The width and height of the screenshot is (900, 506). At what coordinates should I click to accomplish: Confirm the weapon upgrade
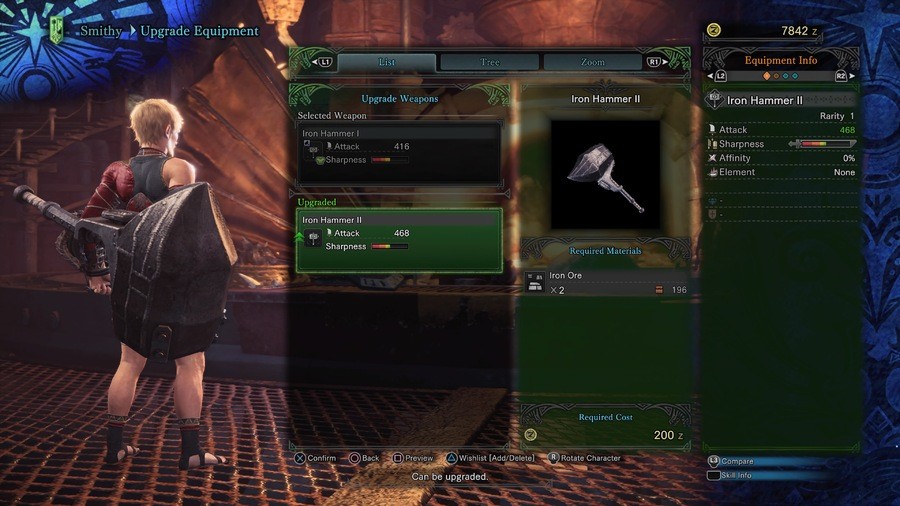click(x=315, y=458)
